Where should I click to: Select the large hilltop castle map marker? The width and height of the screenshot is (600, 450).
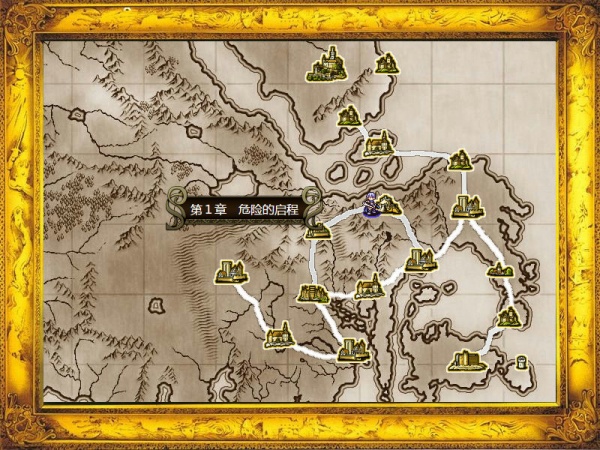coord(324,67)
